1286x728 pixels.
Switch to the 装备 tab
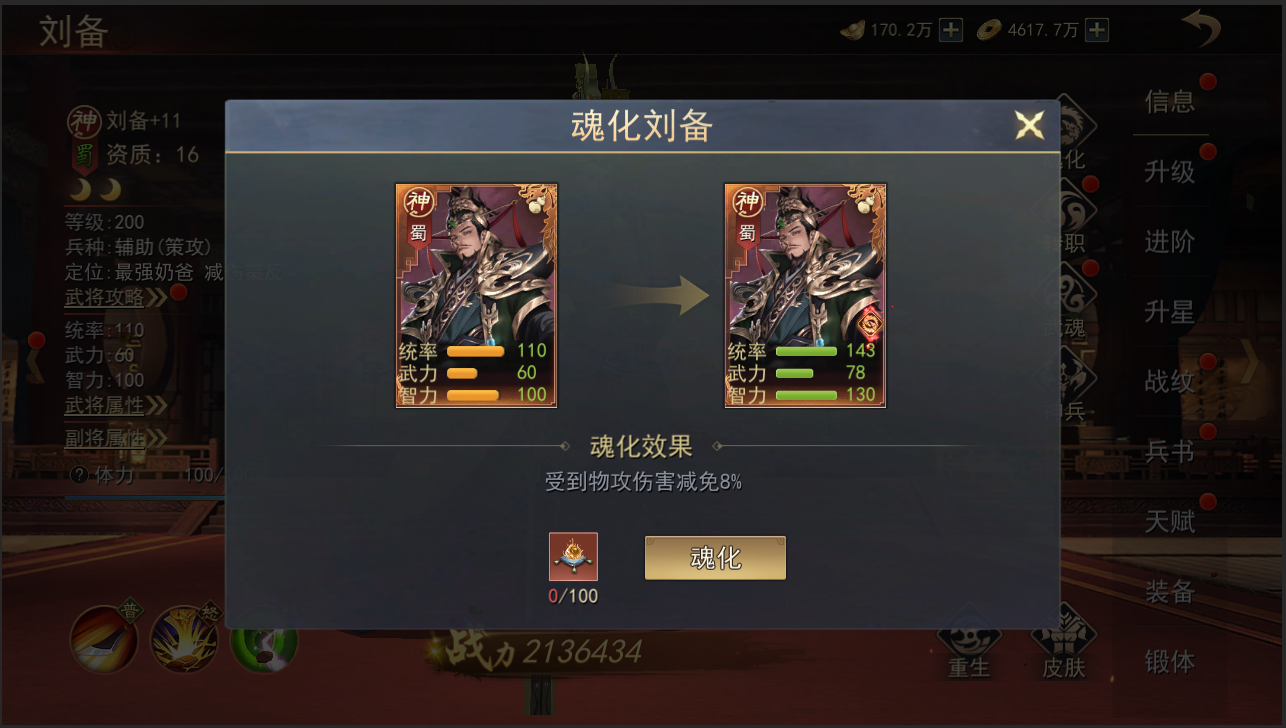pyautogui.click(x=1171, y=592)
